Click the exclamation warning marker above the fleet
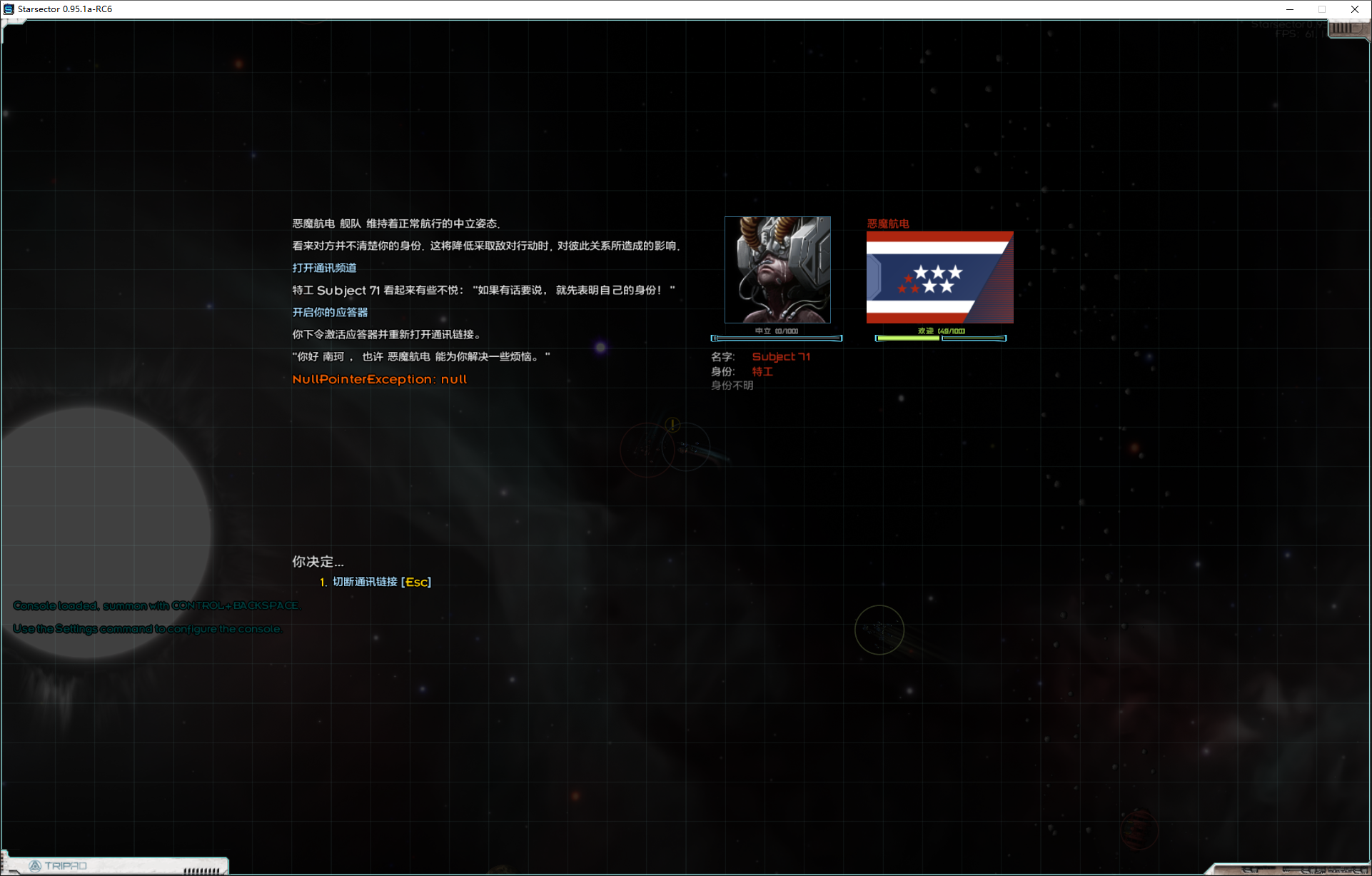This screenshot has height=876, width=1372. [671, 426]
